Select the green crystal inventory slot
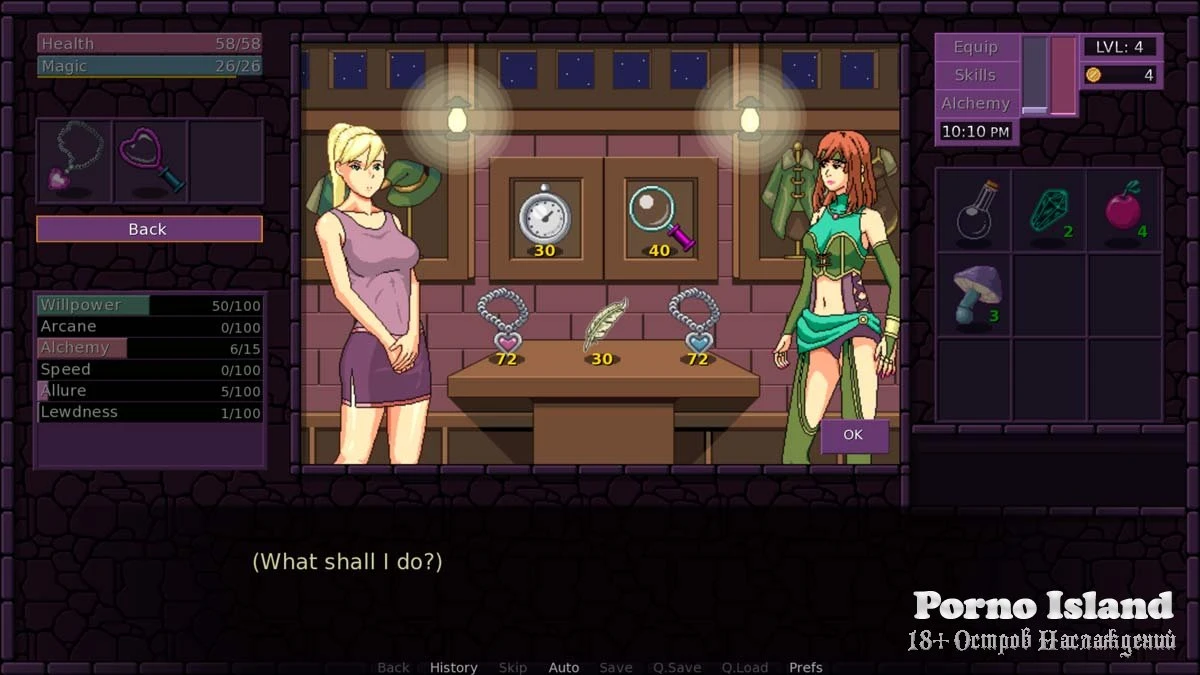The image size is (1200, 675). 1049,210
